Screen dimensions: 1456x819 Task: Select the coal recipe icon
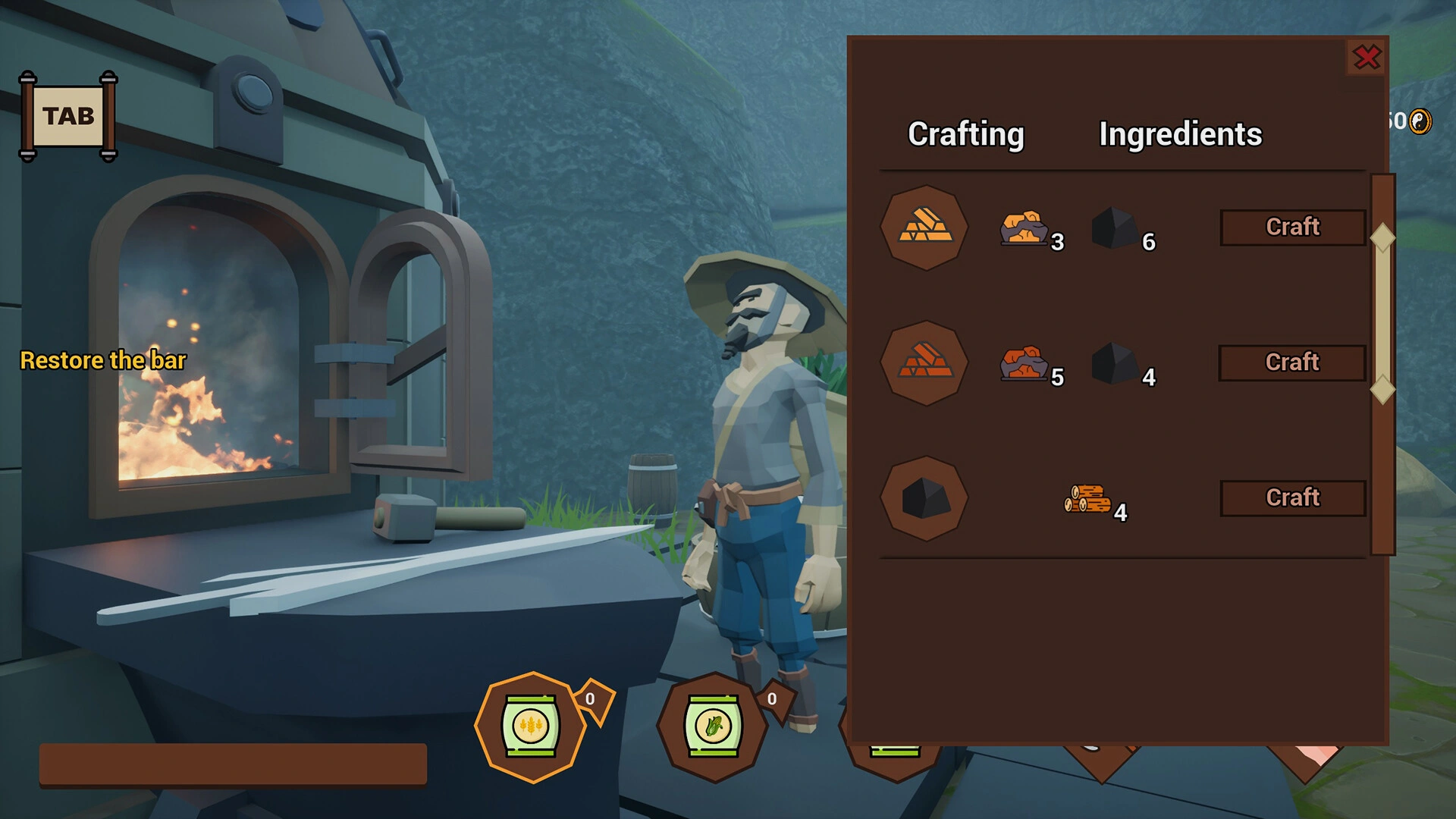(x=924, y=498)
